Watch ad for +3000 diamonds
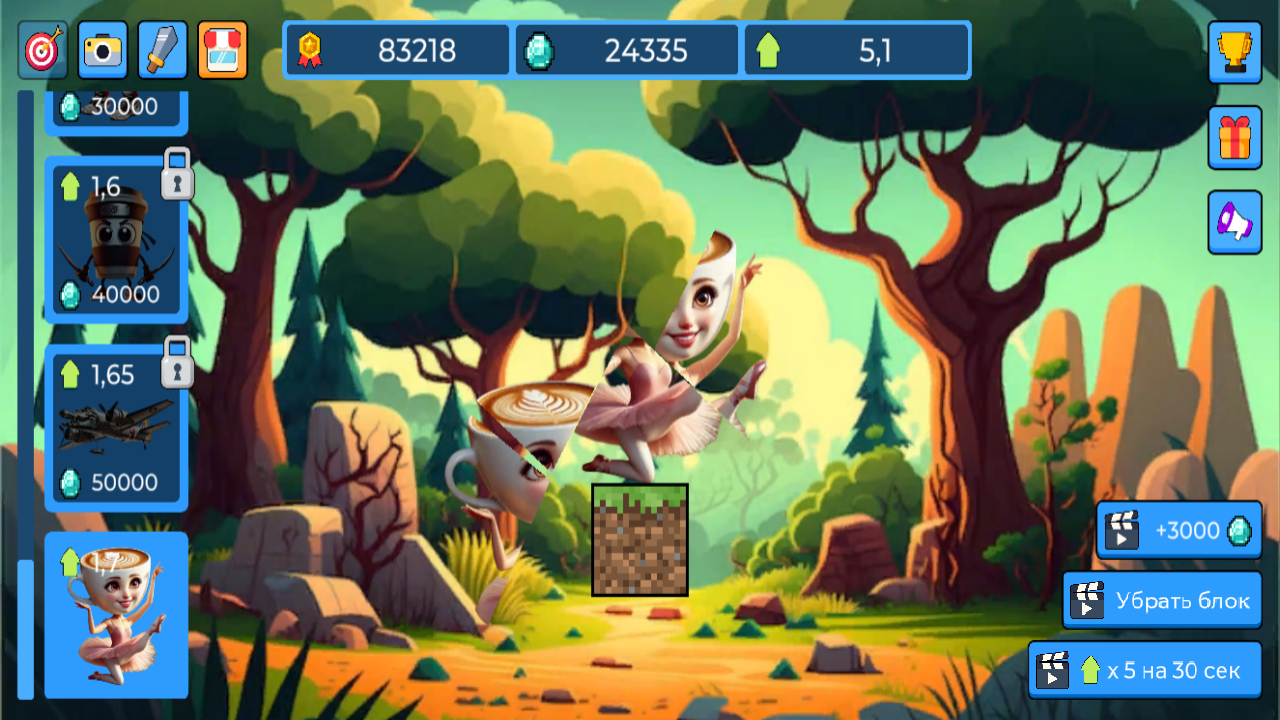This screenshot has width=1280, height=720. 1179,531
